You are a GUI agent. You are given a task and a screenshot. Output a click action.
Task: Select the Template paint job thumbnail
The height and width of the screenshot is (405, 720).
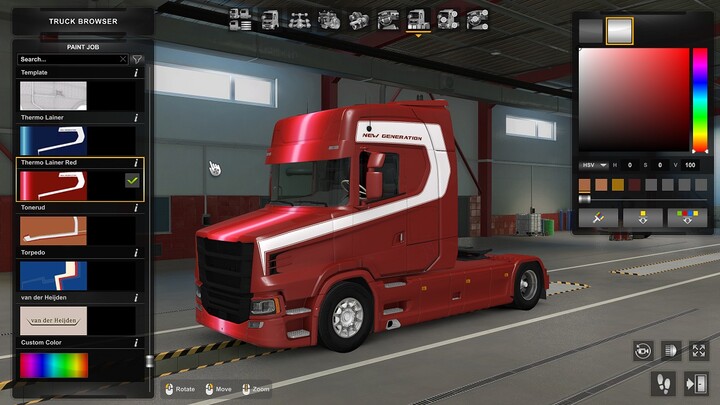(54, 95)
